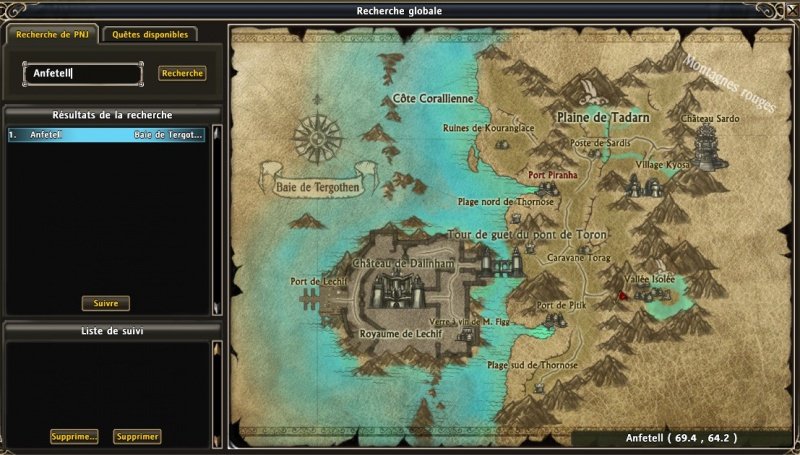Select Village Kyosa on the map

coord(663,163)
